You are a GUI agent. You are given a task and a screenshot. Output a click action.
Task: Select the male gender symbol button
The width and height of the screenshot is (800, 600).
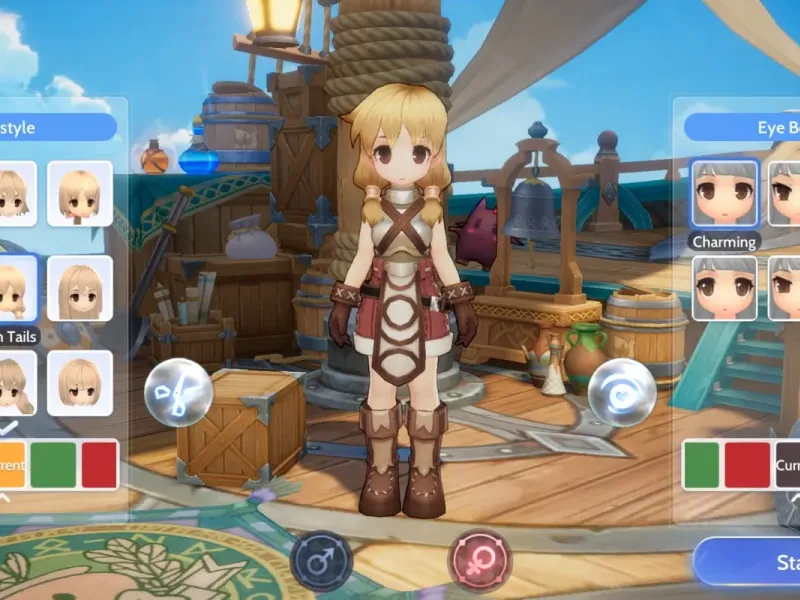(321, 561)
